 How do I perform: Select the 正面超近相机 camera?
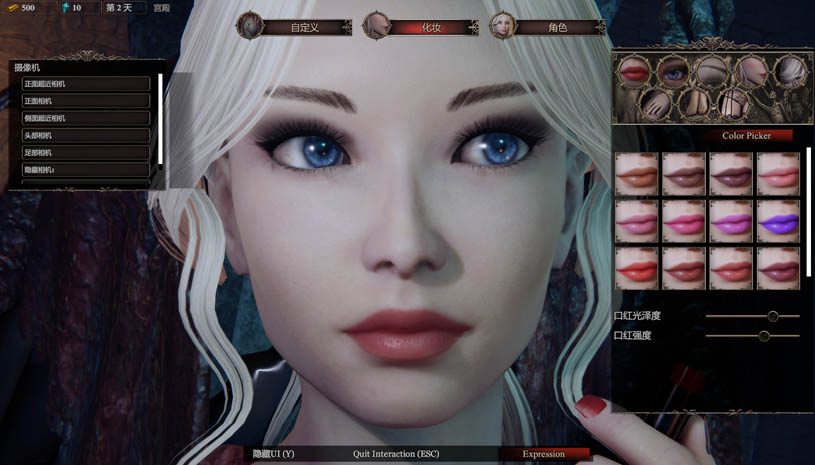click(x=85, y=84)
